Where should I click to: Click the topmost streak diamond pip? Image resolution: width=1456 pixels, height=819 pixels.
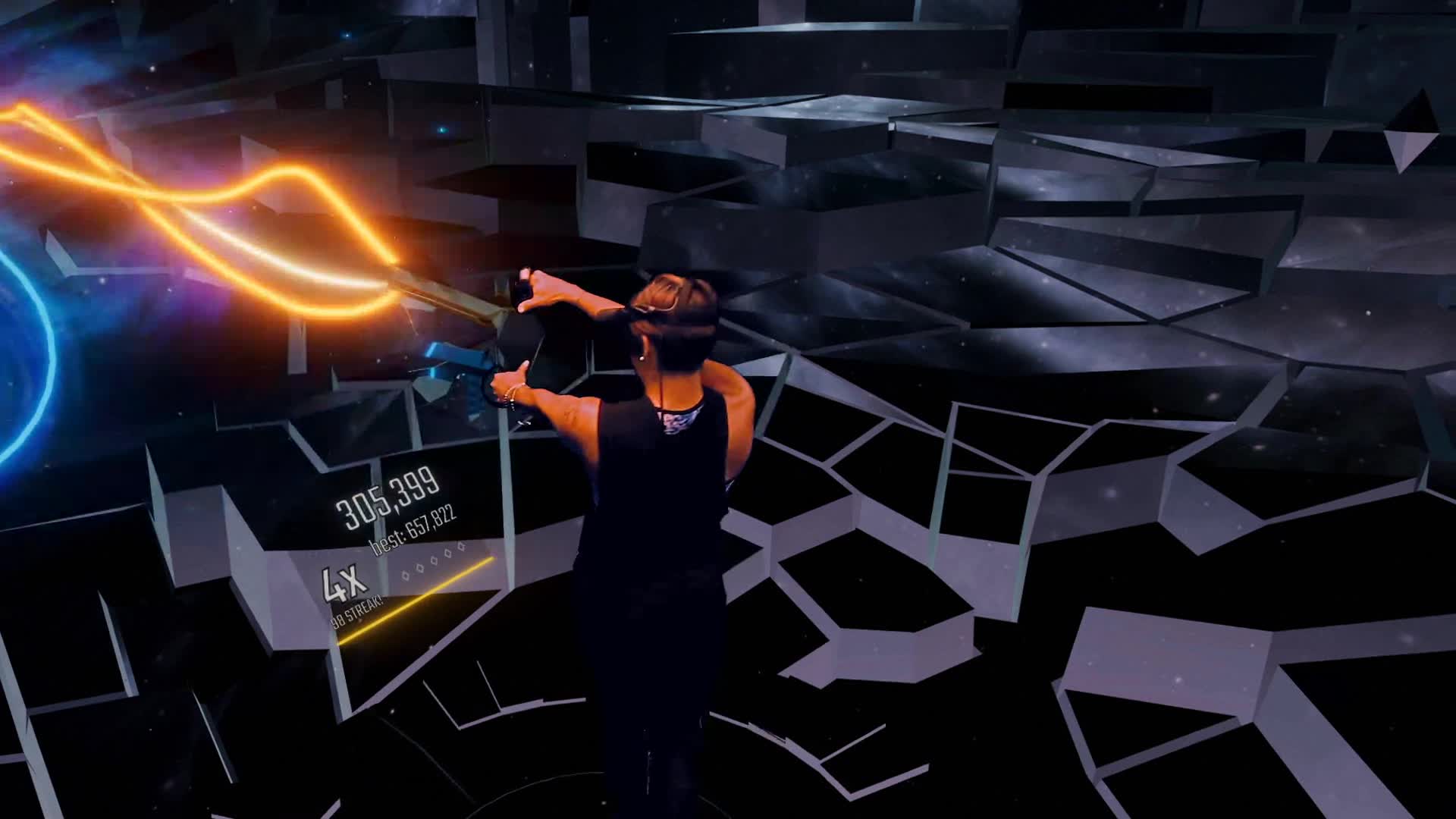click(x=460, y=547)
